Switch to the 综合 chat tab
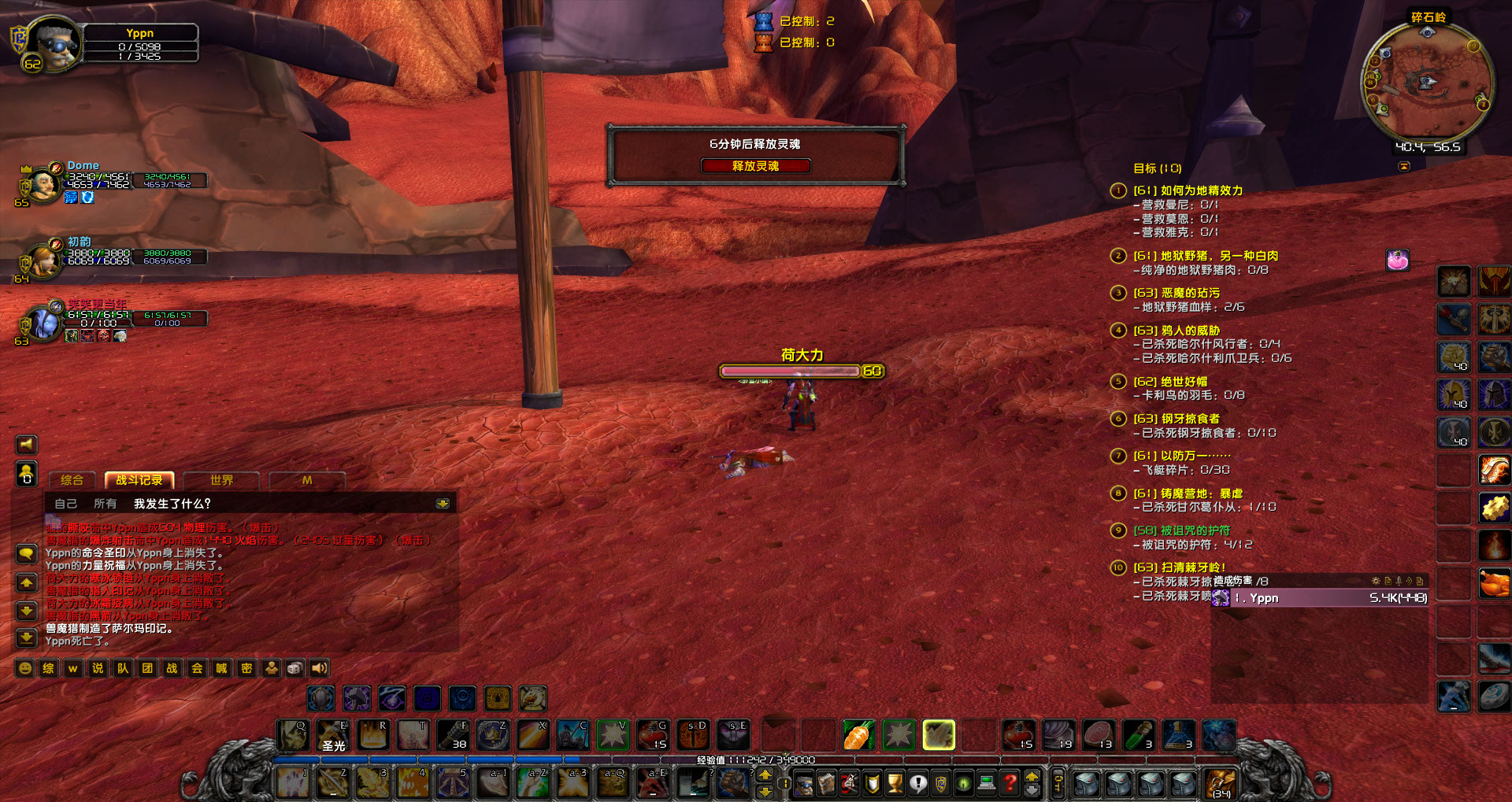The width and height of the screenshot is (1512, 802). pos(71,480)
